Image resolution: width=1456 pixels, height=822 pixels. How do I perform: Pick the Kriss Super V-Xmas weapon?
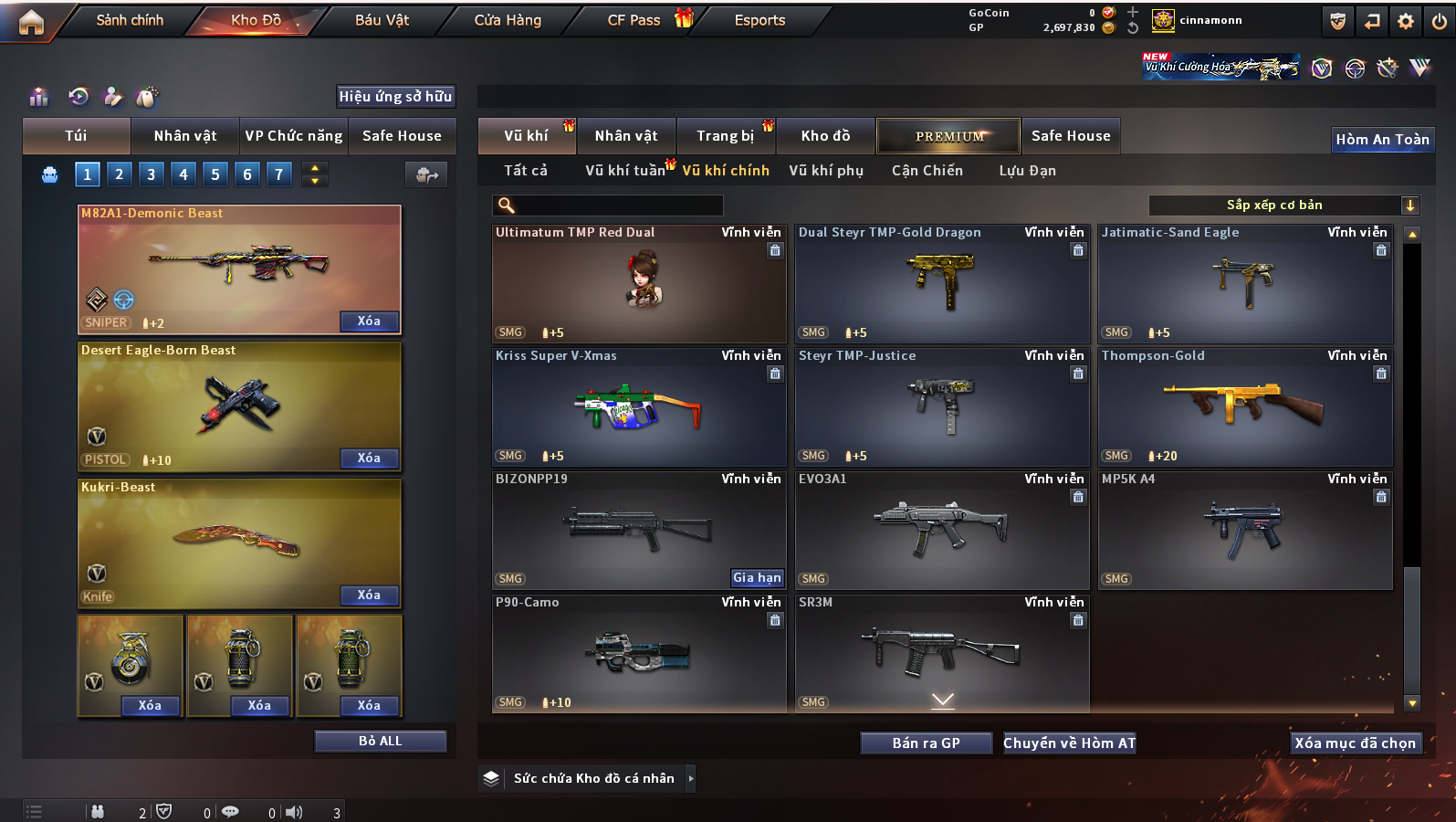639,406
